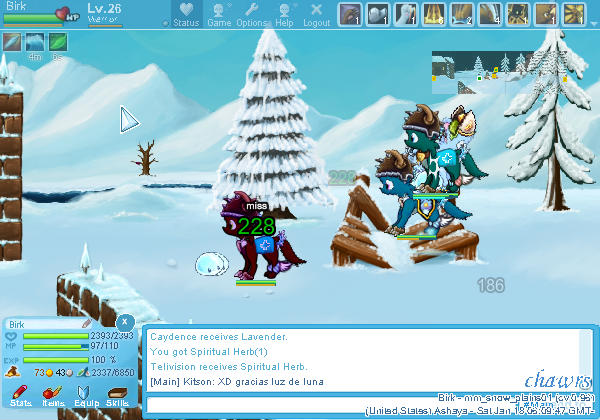The width and height of the screenshot is (600, 420).
Task: Open the Equip panel
Action: tap(85, 393)
